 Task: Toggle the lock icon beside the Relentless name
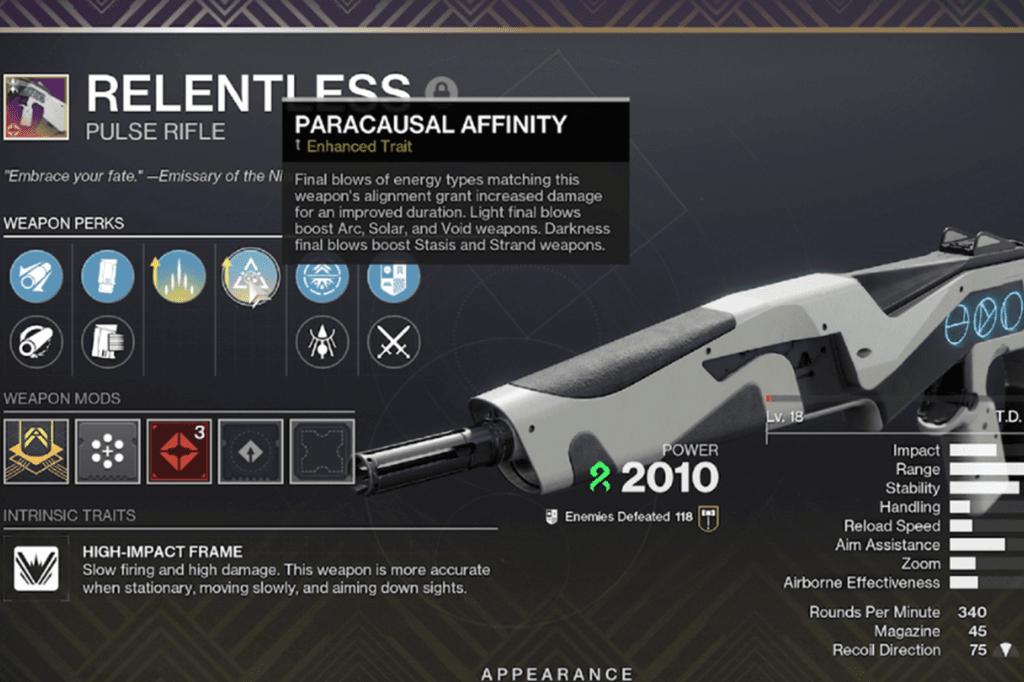(x=440, y=92)
